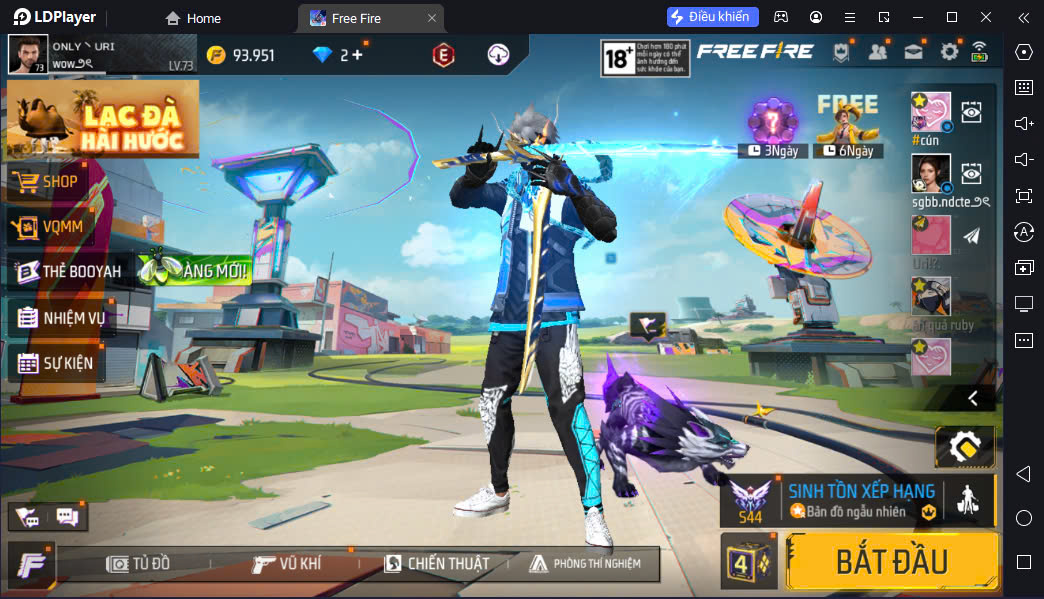This screenshot has height=599, width=1044.
Task: Switch to the TỦ ĐỒ wardrobe tab
Action: (x=138, y=564)
